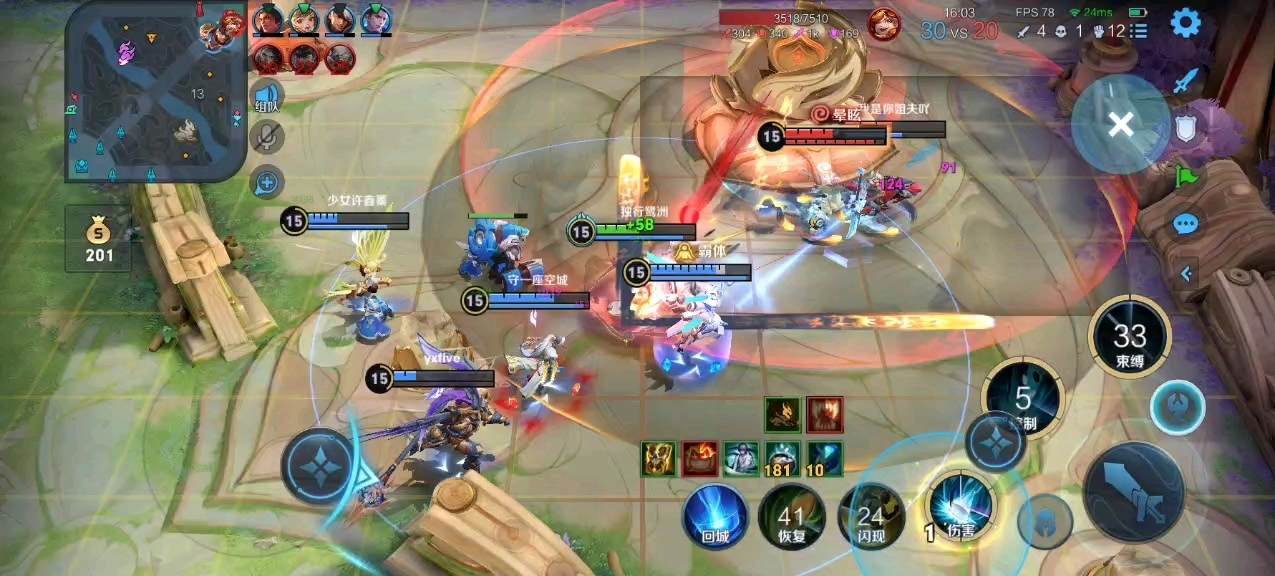The width and height of the screenshot is (1275, 576).
Task: Open the scoreboard list icon
Action: [x=1139, y=31]
